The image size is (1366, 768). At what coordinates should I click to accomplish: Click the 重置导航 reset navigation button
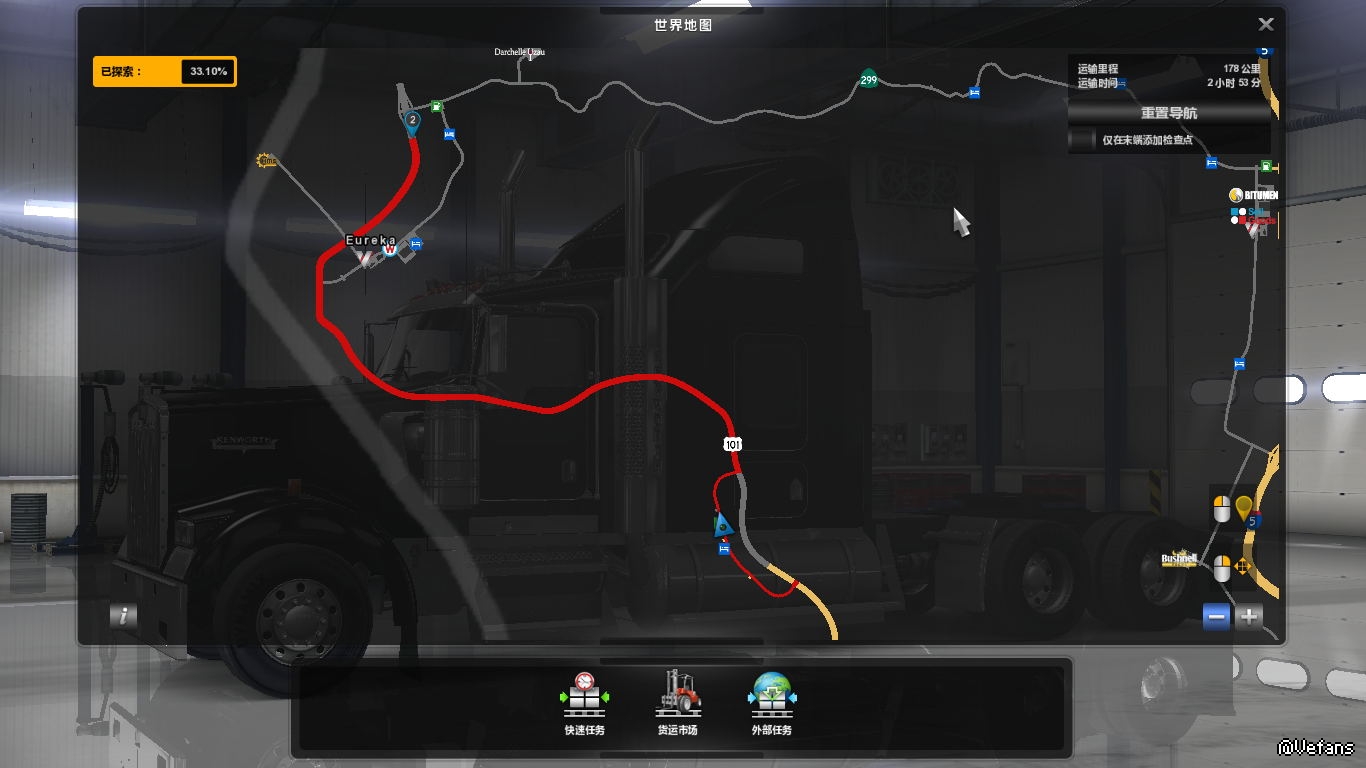[x=1168, y=113]
